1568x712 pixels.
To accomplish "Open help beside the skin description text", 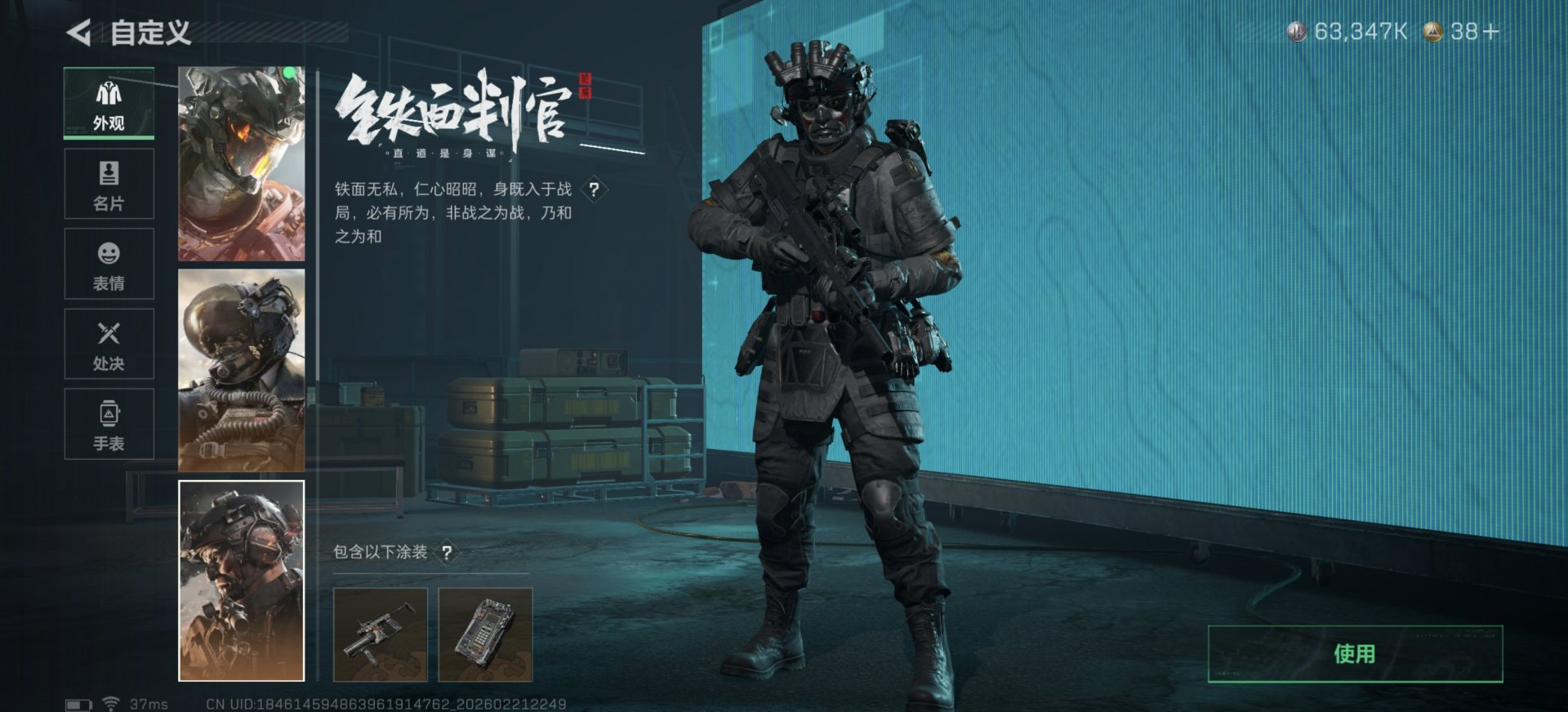I will [x=595, y=191].
